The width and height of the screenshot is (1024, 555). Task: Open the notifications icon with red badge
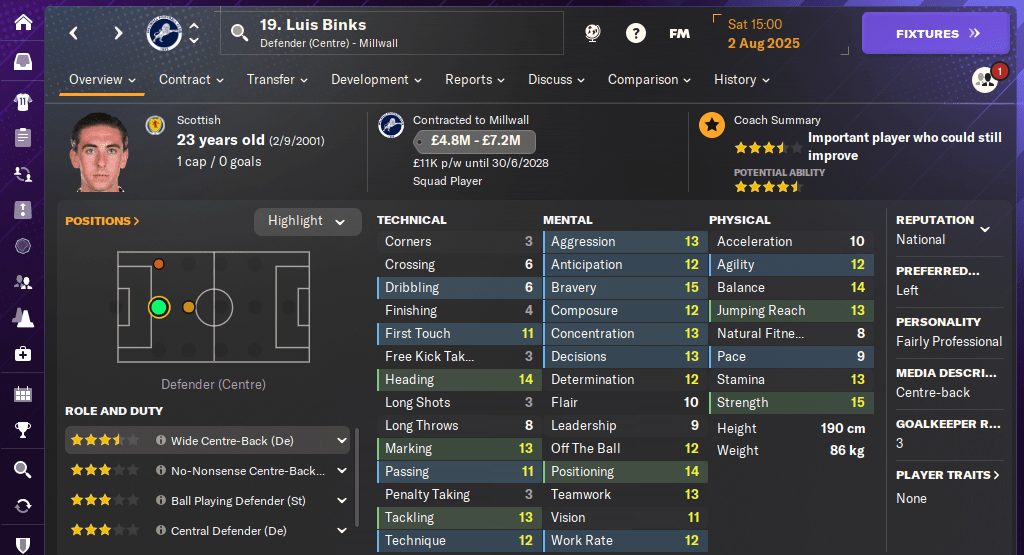[x=986, y=80]
